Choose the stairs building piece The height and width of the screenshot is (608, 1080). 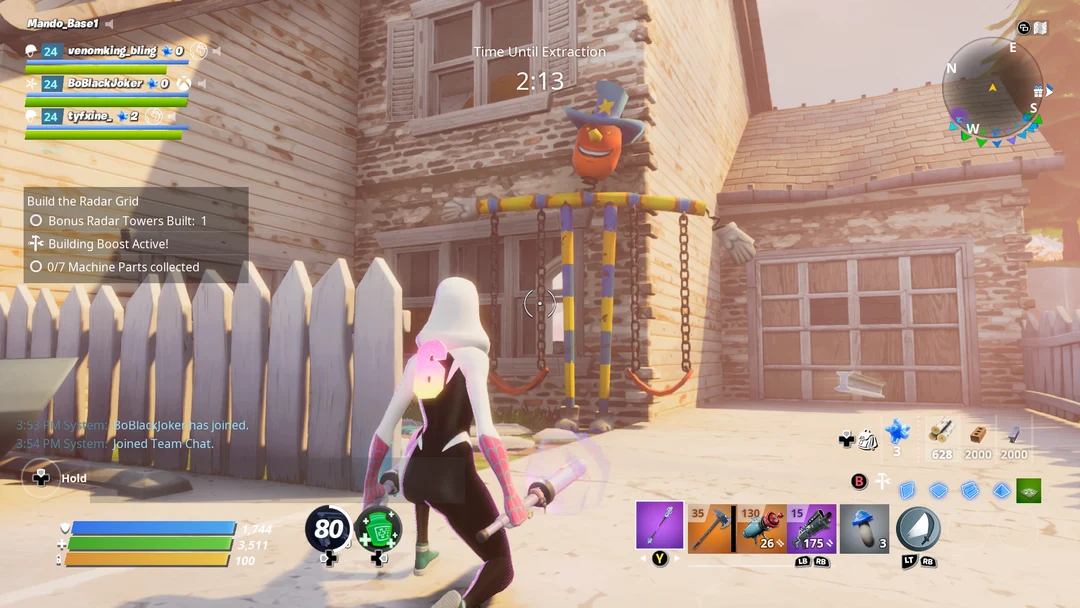point(969,490)
